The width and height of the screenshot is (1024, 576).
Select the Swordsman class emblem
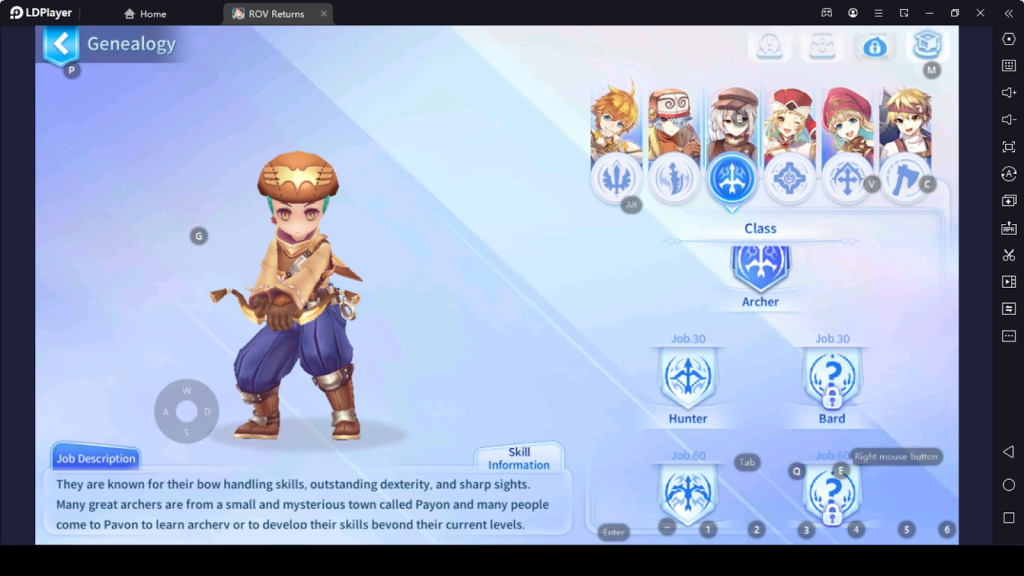click(x=616, y=179)
